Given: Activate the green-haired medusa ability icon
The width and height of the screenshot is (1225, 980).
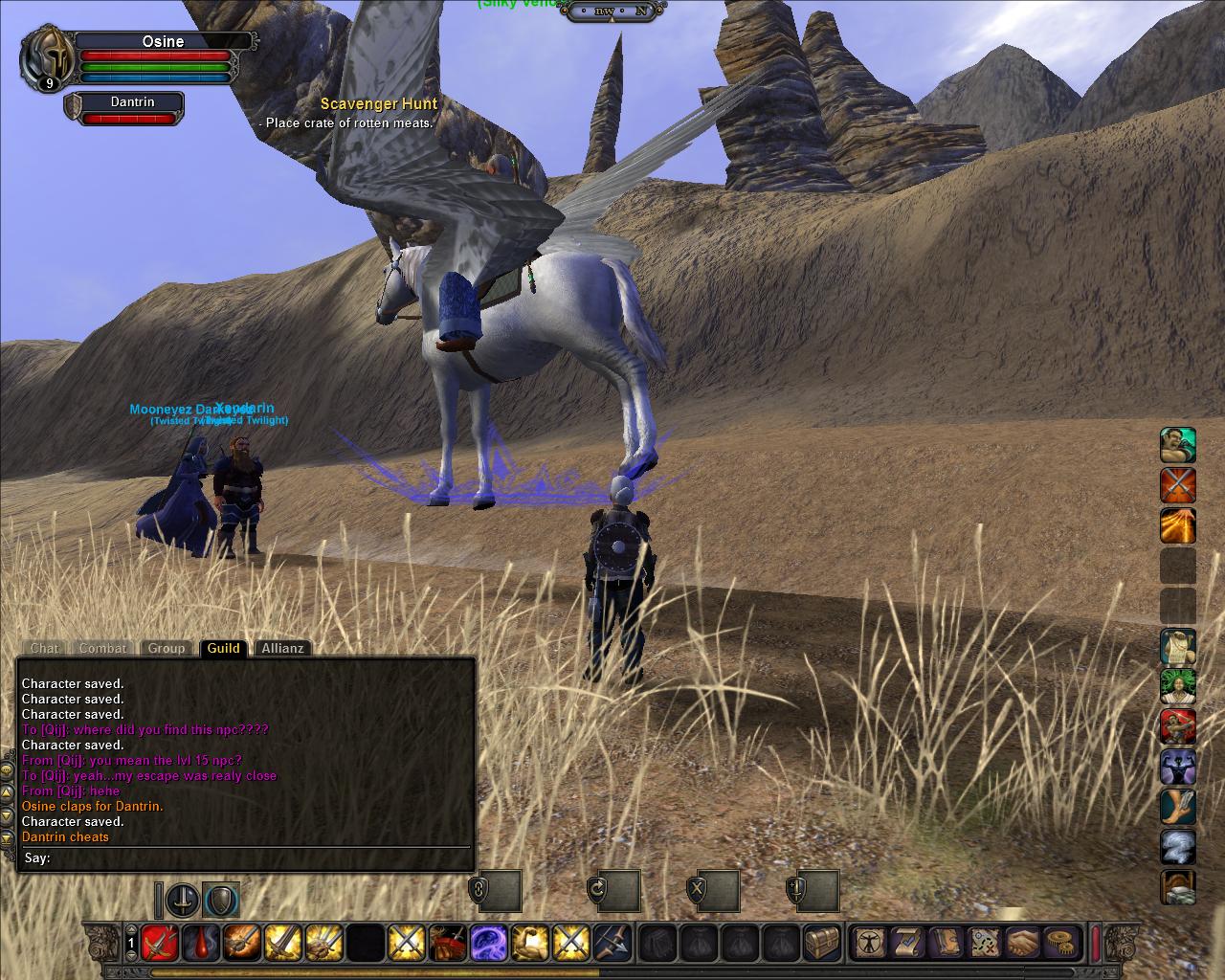Looking at the screenshot, I should pyautogui.click(x=1178, y=687).
